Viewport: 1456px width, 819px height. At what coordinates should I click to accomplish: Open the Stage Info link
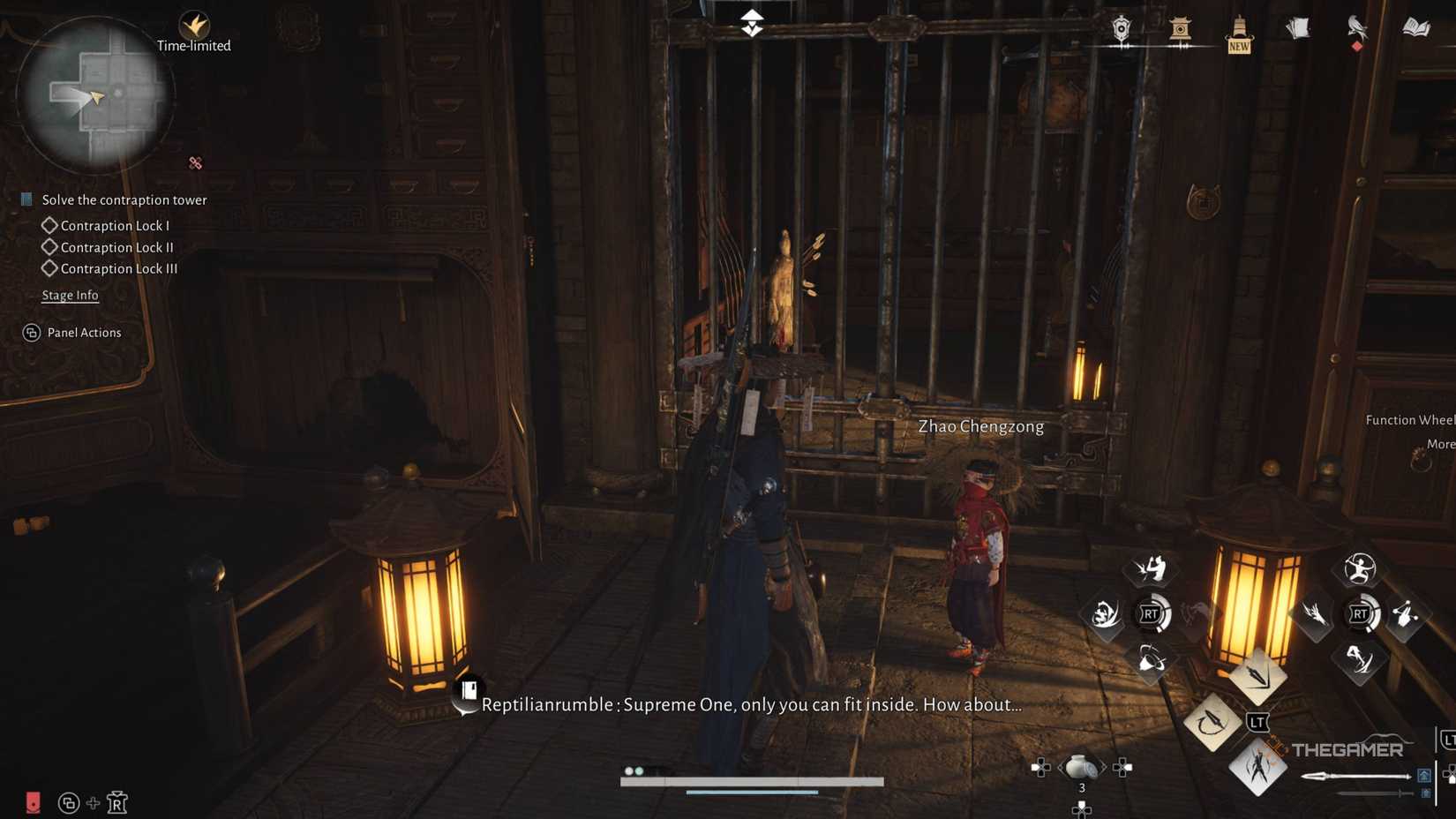pyautogui.click(x=70, y=295)
